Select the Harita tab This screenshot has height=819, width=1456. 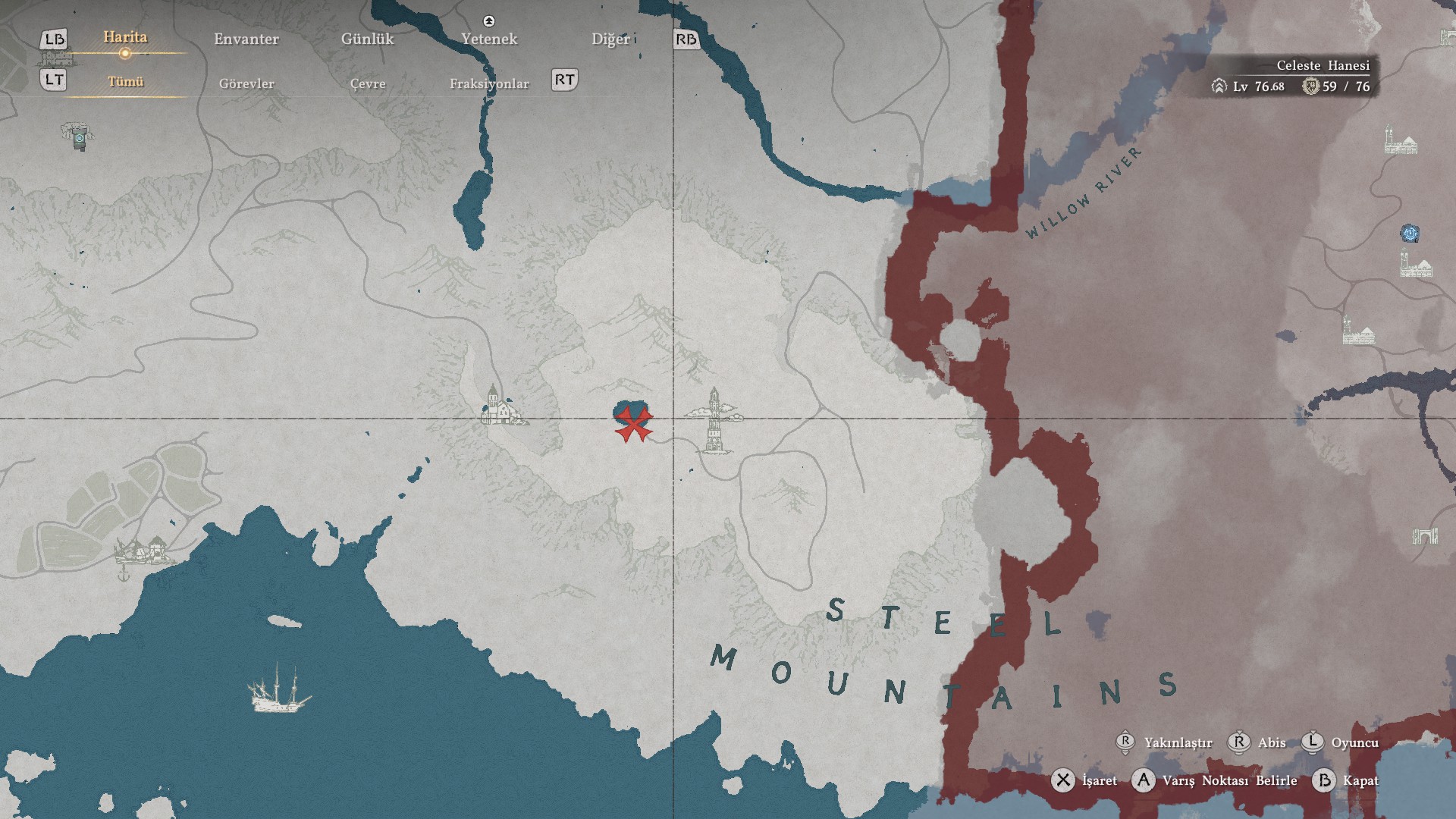(x=125, y=38)
